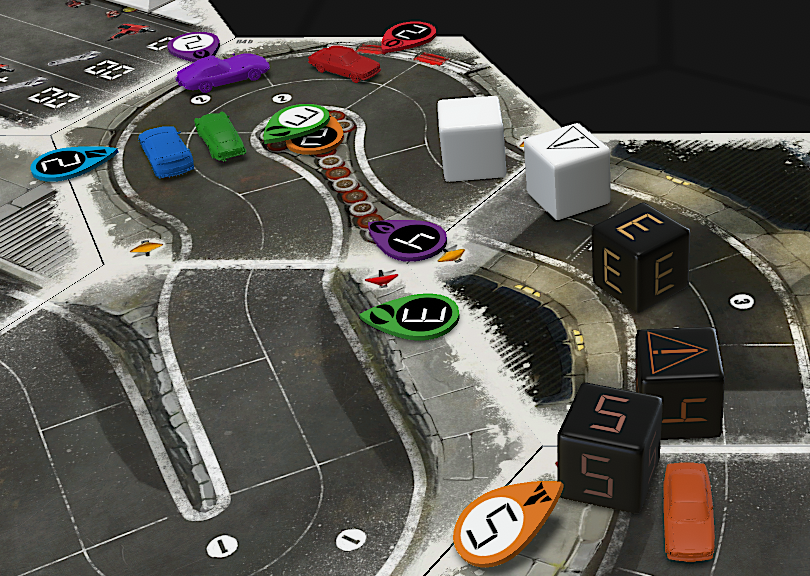This screenshot has height=576, width=810.
Task: Select the purple car miniature
Action: pos(222,71)
